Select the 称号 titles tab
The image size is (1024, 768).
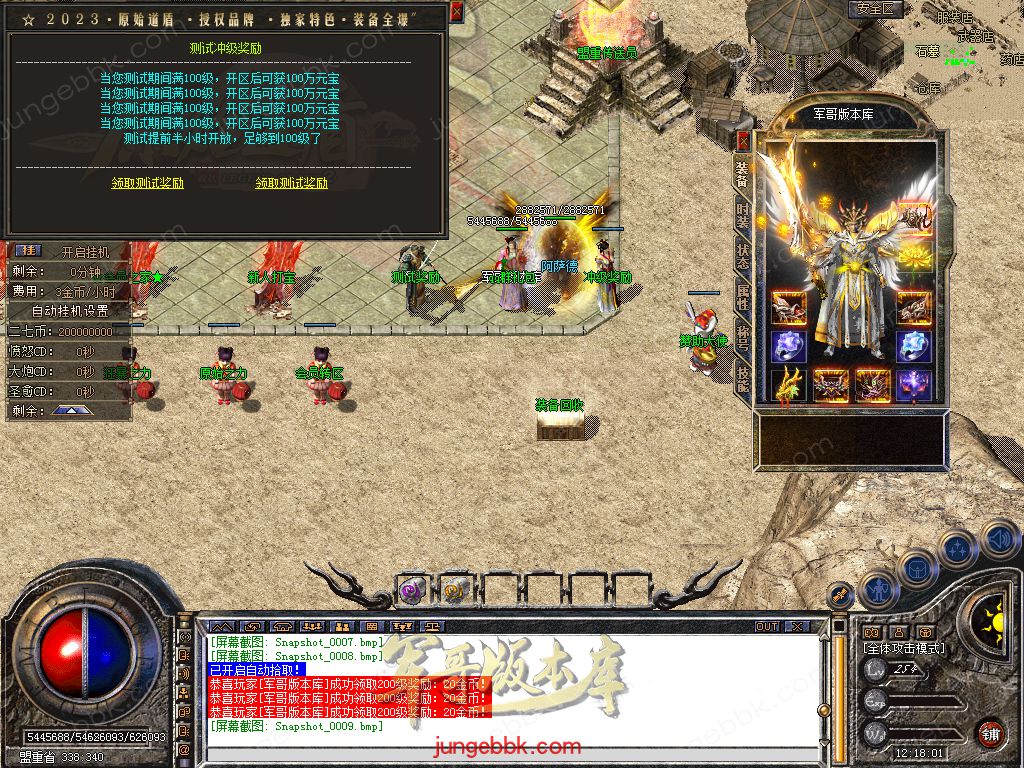(x=742, y=335)
